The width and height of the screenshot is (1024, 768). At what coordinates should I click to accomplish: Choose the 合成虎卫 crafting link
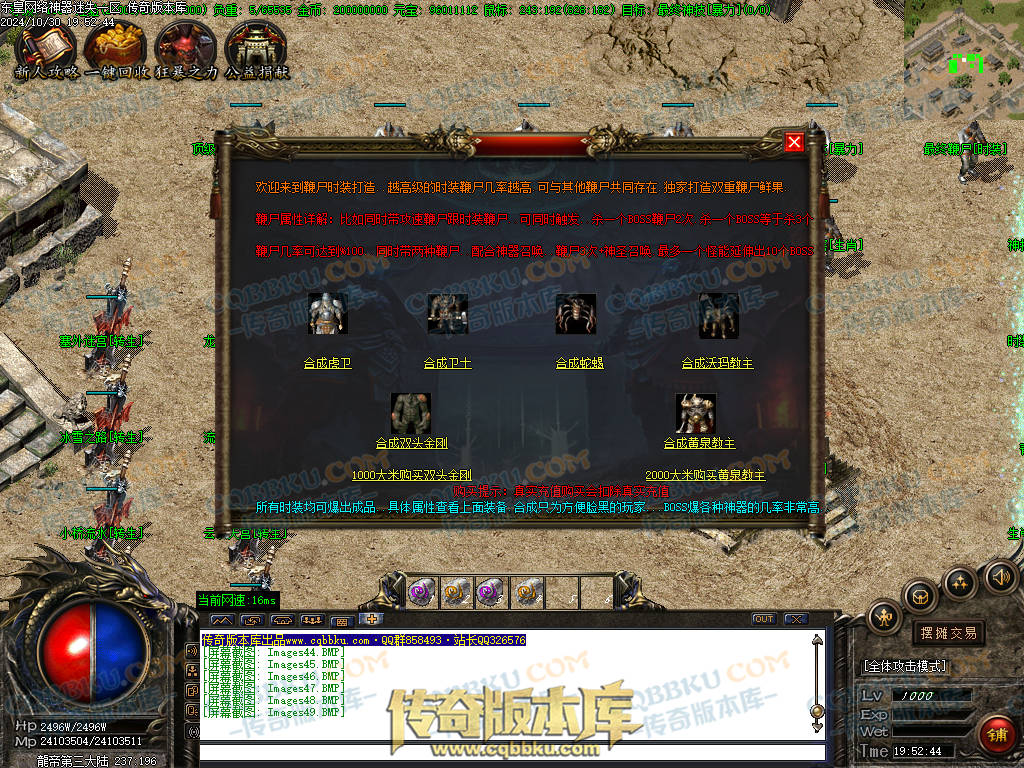pos(328,363)
